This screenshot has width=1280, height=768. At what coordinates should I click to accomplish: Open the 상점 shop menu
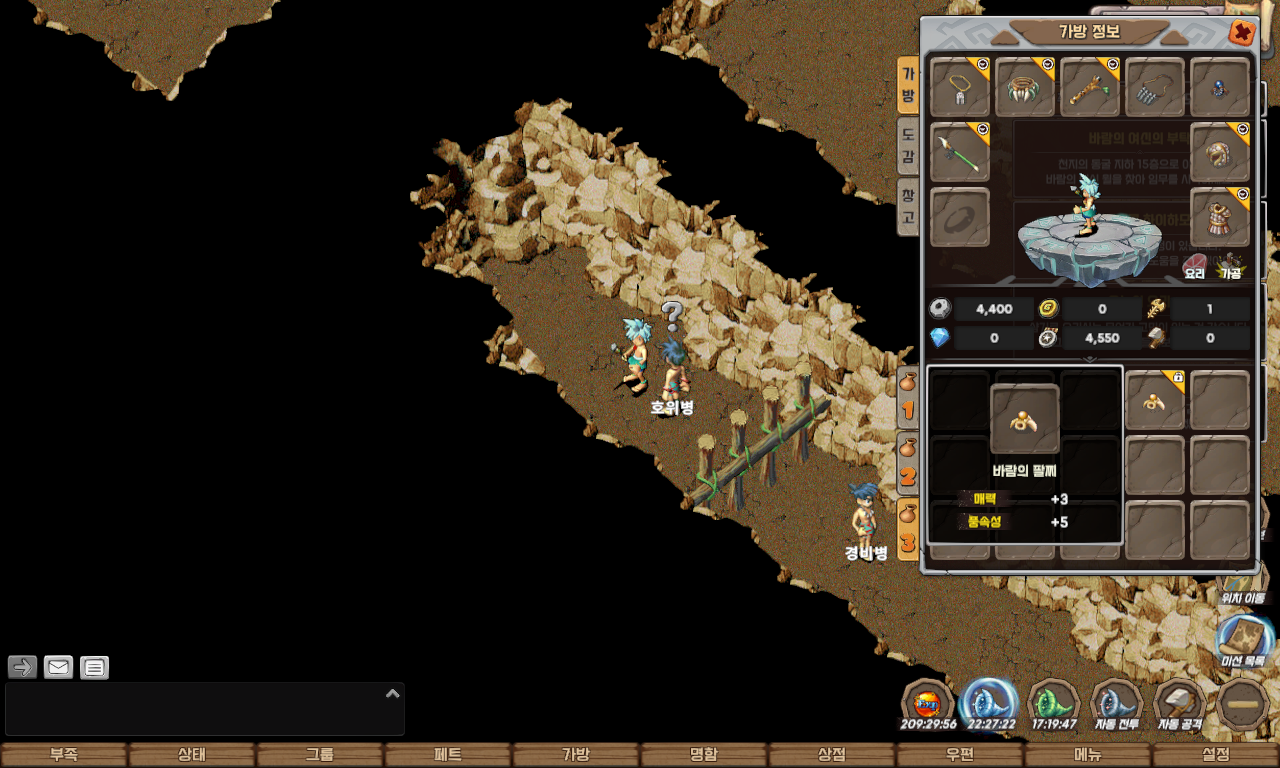click(x=832, y=755)
